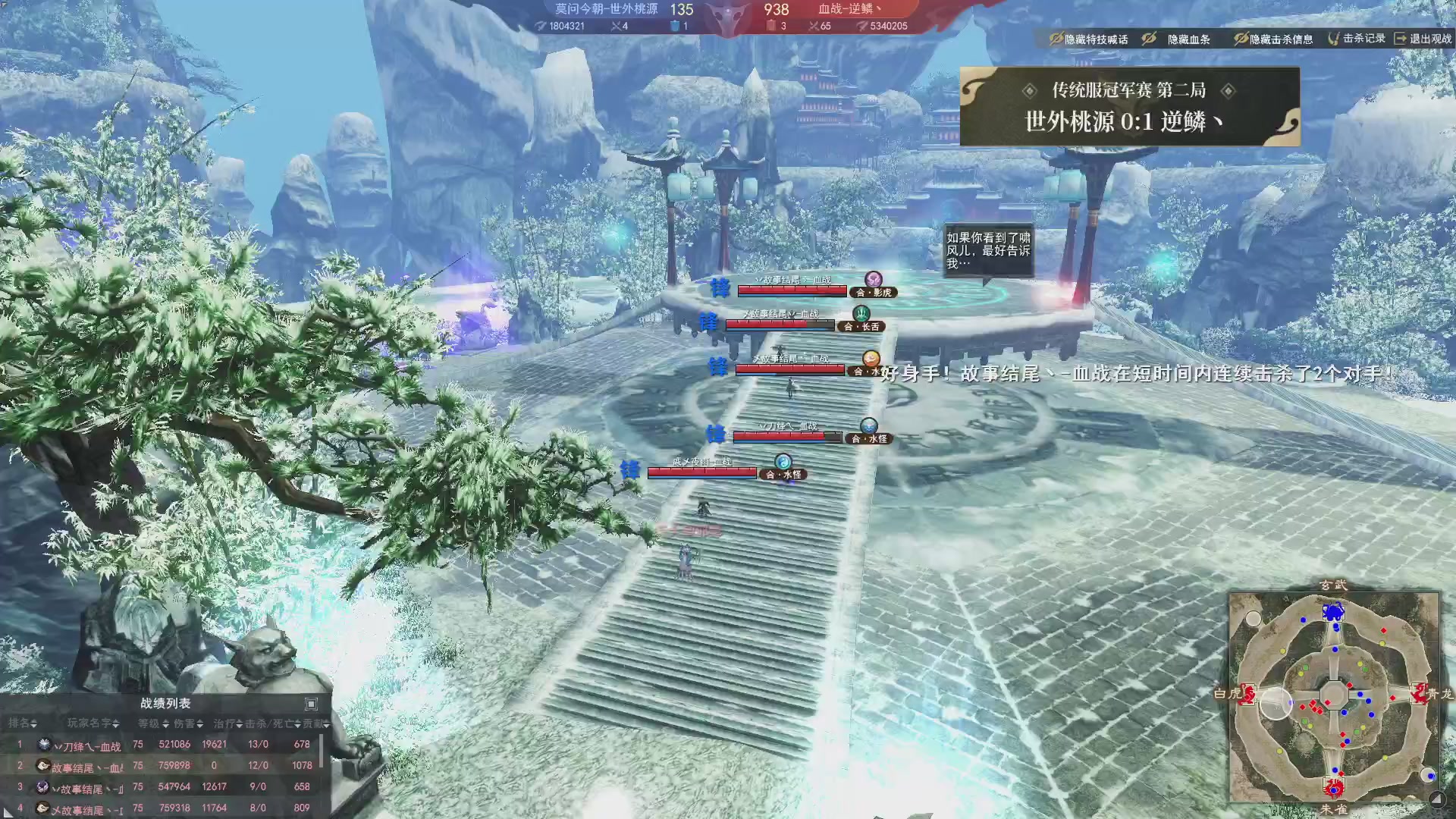Collapse the 战绩列表 panel with its window button
Screen dimensions: 1456x819
[311, 704]
